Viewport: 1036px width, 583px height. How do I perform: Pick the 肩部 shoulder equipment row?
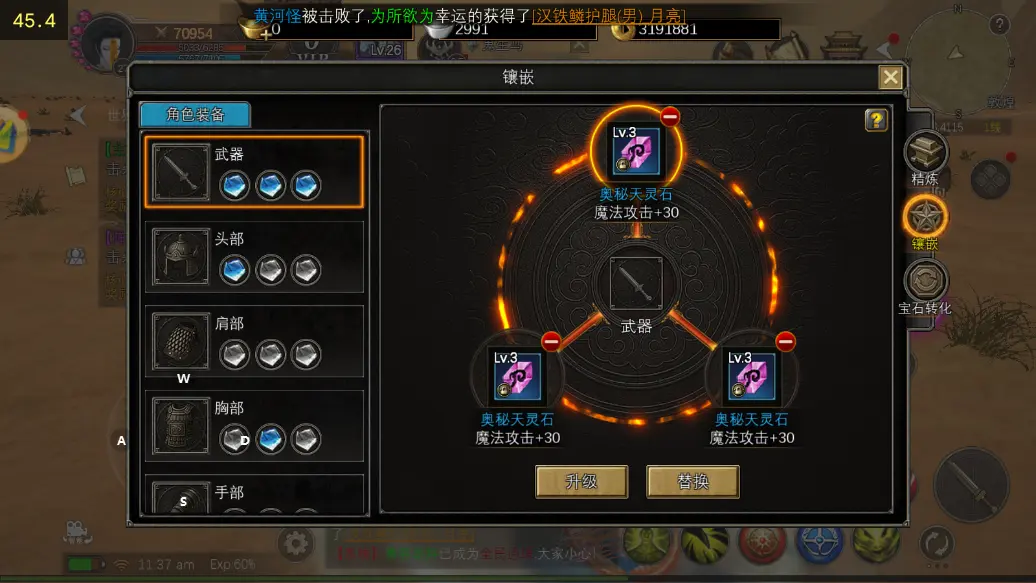254,341
